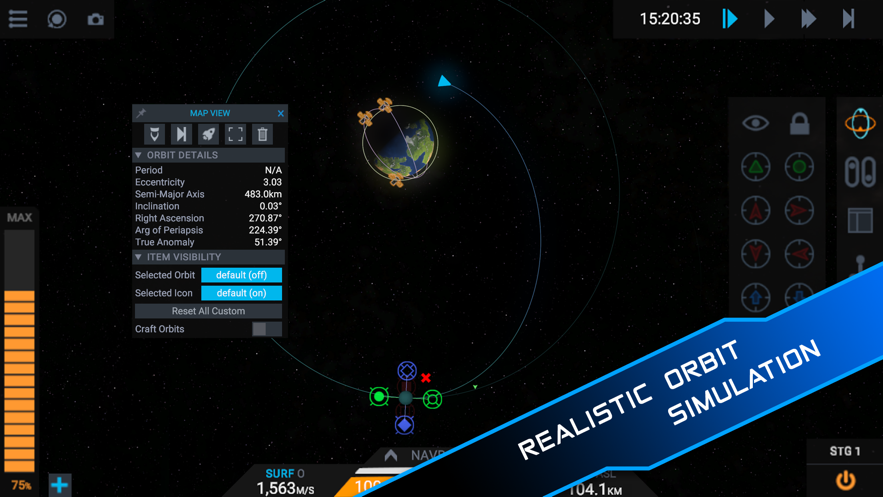
Task: Close the Map View panel
Action: pos(281,113)
